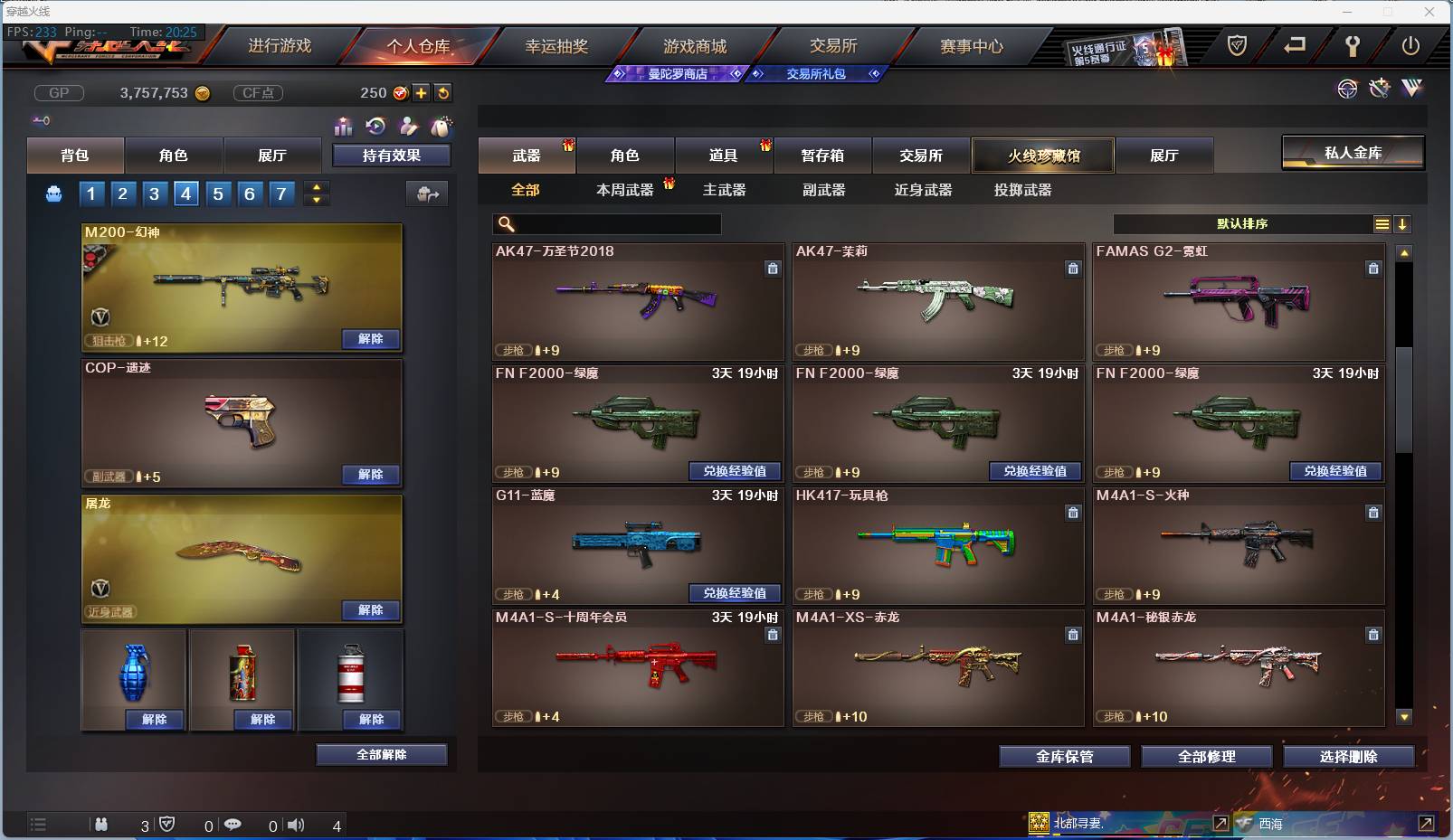Screen dimensions: 1453x840
Task: Click the restore/history arrow icon above backpack list
Action: [375, 127]
